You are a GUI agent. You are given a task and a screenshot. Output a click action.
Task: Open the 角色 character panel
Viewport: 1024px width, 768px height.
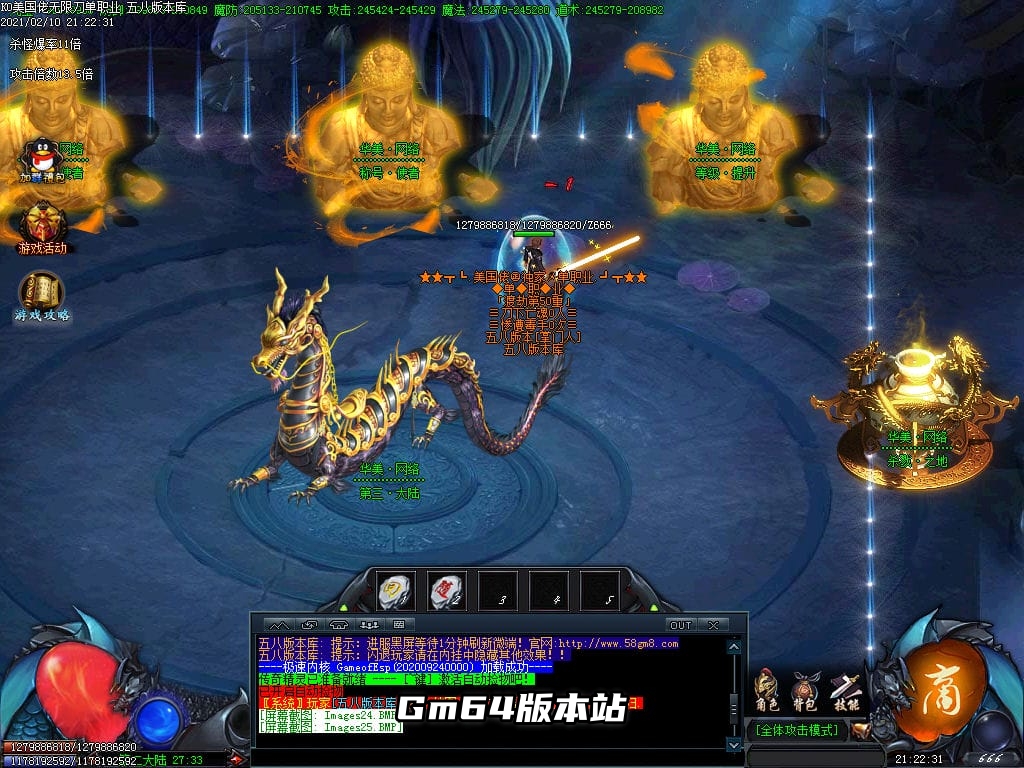click(x=767, y=690)
